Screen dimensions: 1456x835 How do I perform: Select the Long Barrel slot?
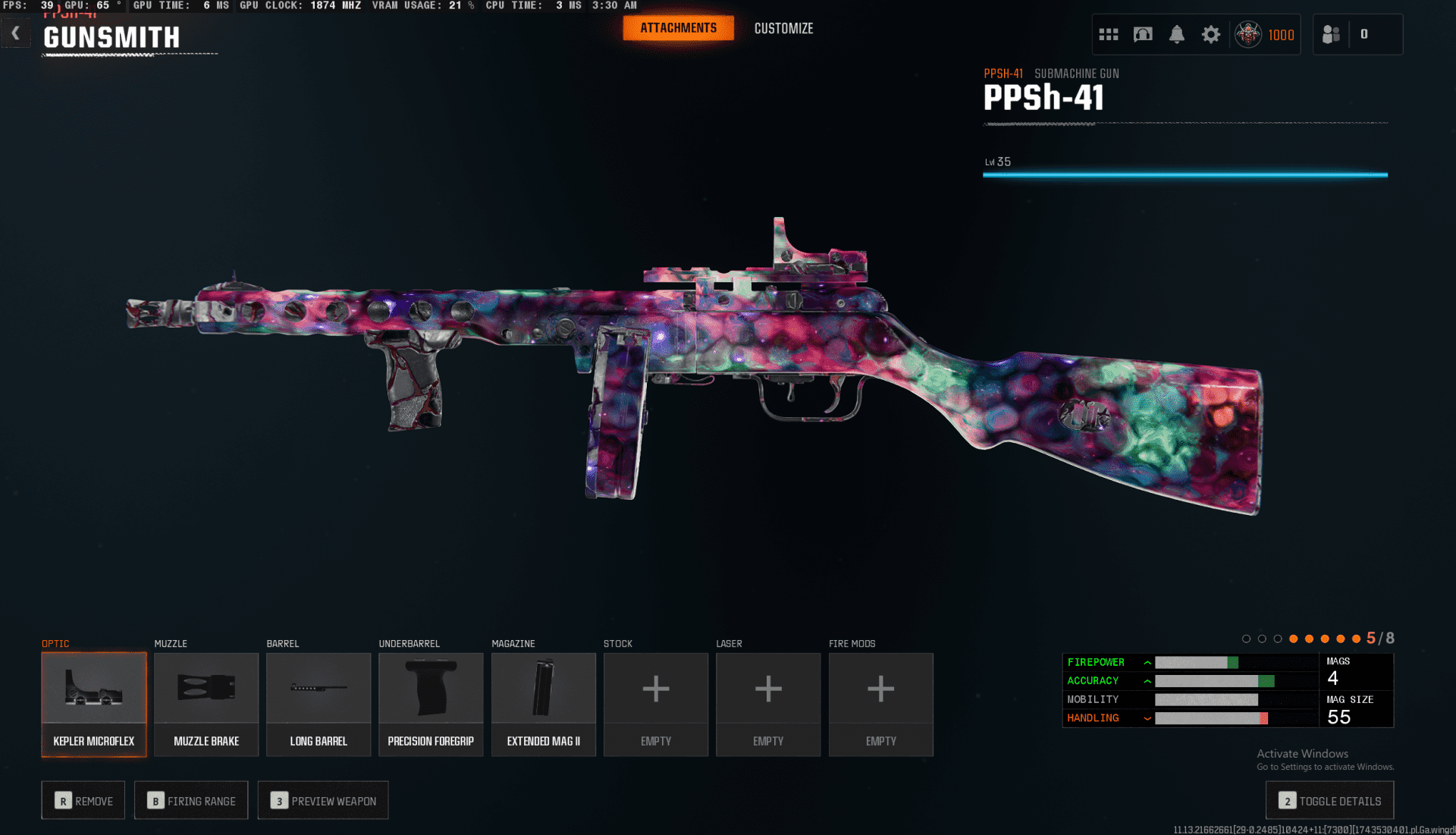pos(318,704)
